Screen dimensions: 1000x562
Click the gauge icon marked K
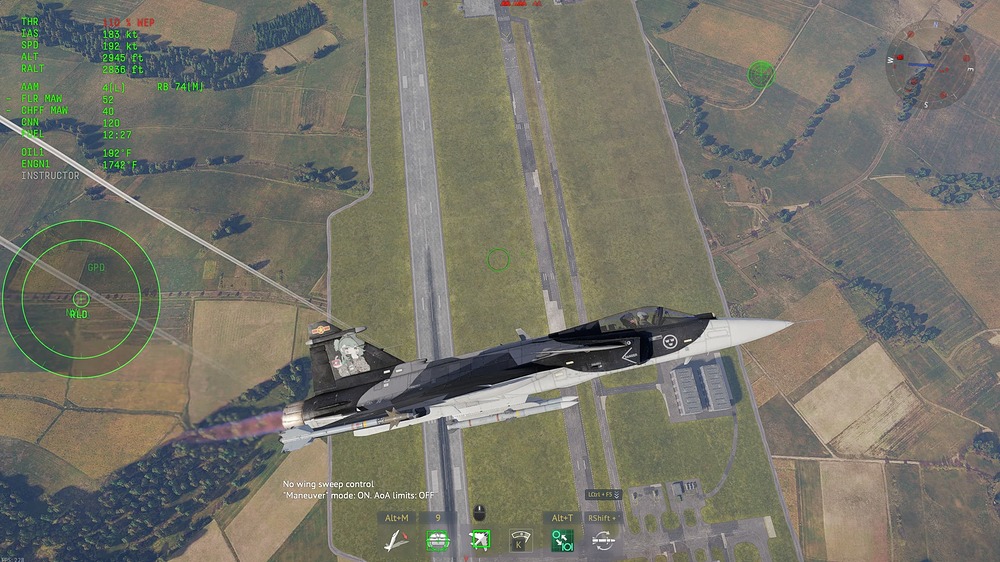[x=520, y=541]
